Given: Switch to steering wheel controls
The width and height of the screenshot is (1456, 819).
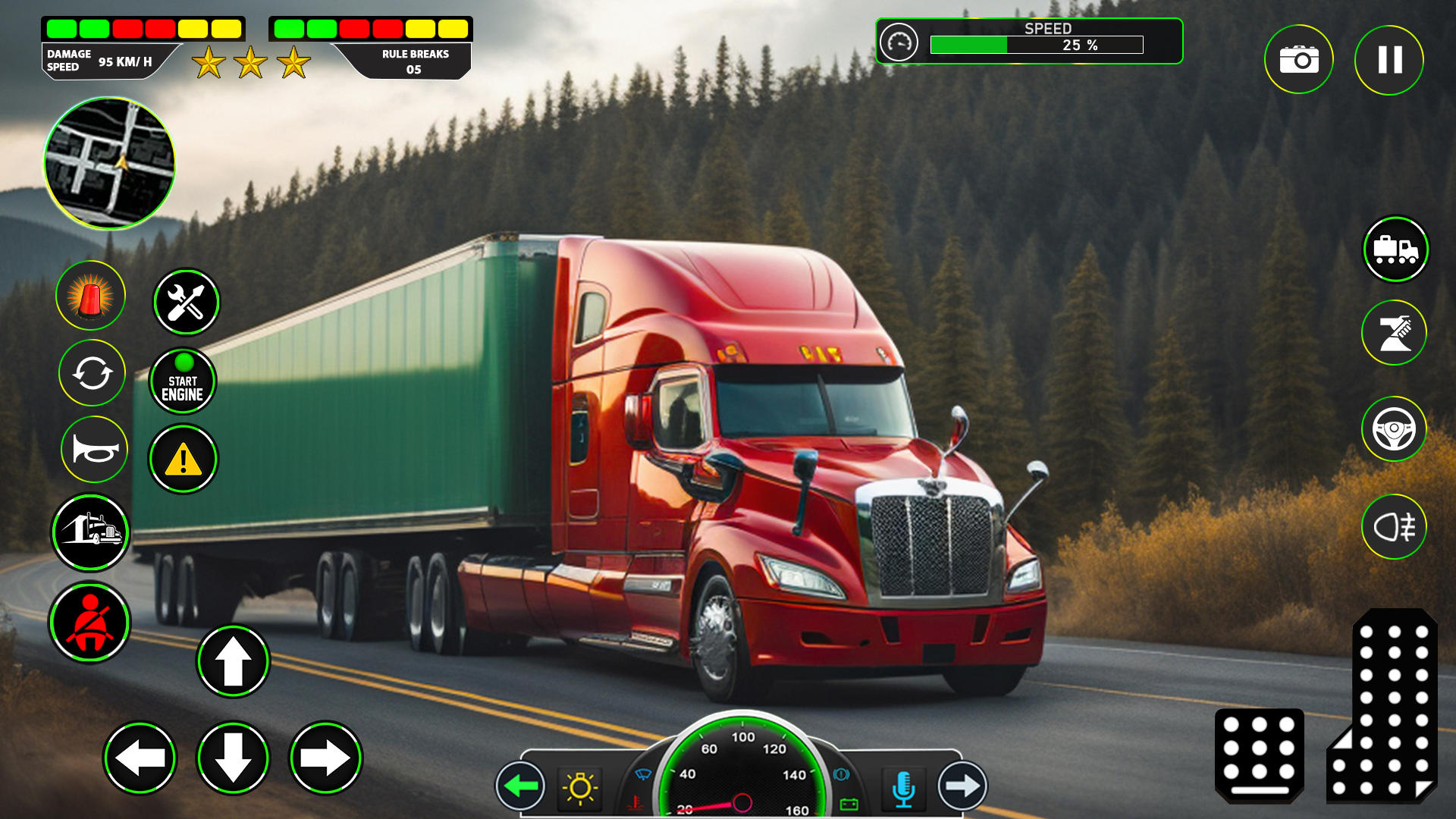Looking at the screenshot, I should coord(1394,429).
